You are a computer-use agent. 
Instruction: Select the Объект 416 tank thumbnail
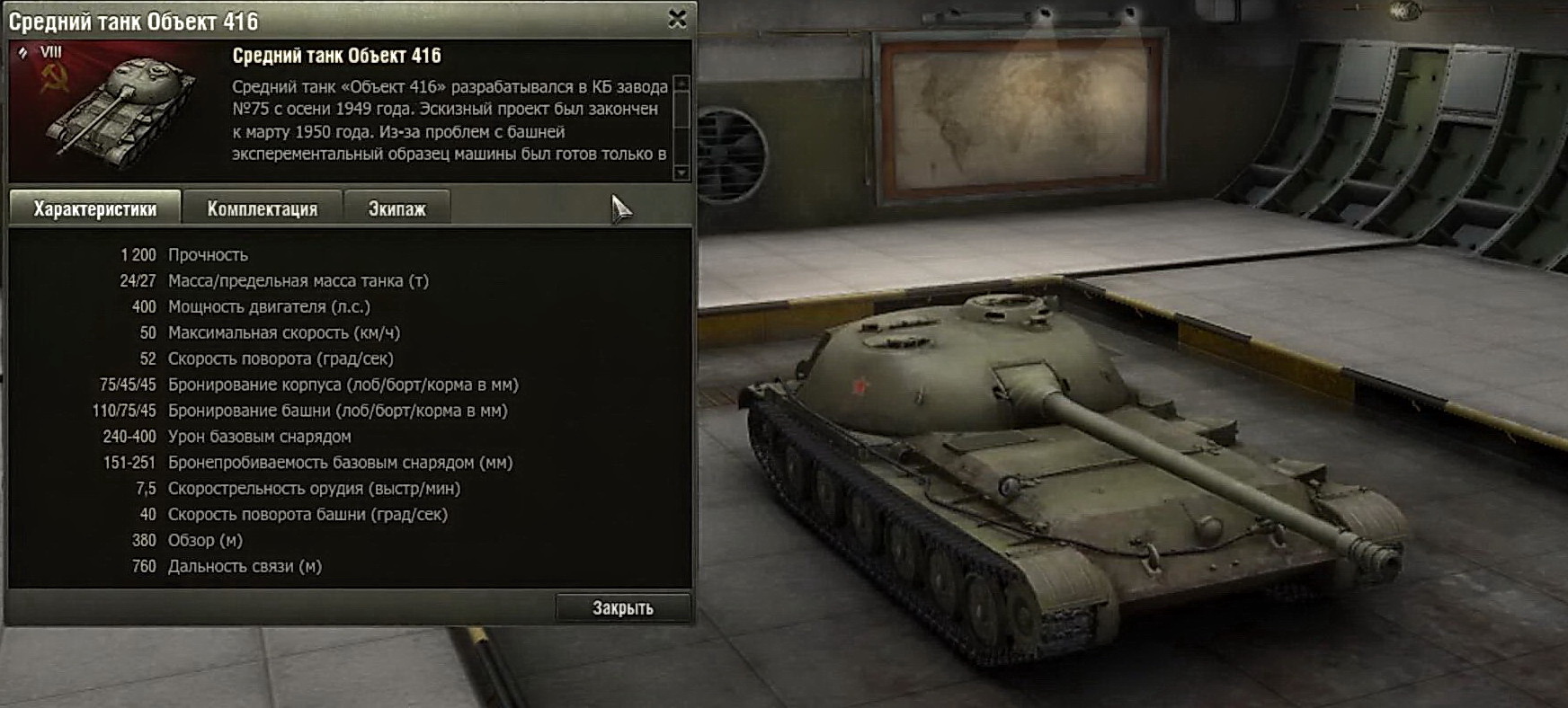pyautogui.click(x=117, y=111)
